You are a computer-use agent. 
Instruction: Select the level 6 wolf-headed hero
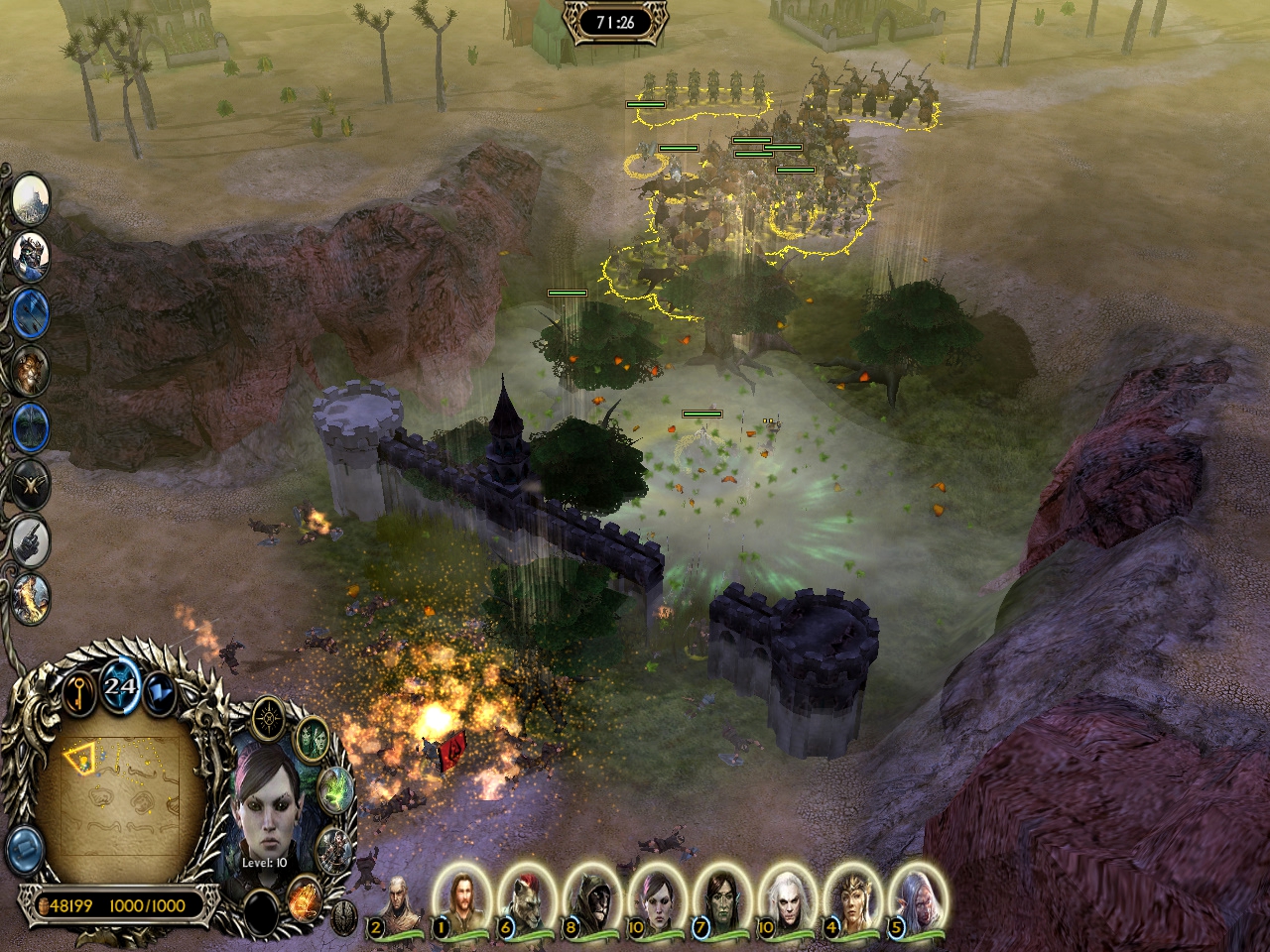click(x=525, y=896)
